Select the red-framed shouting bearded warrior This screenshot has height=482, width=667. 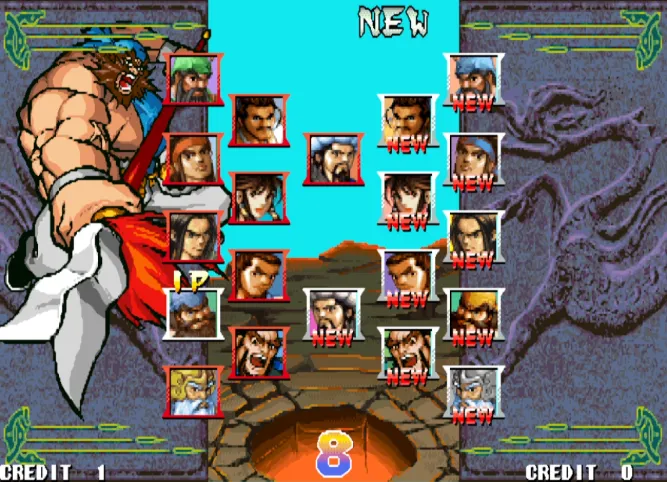point(259,353)
